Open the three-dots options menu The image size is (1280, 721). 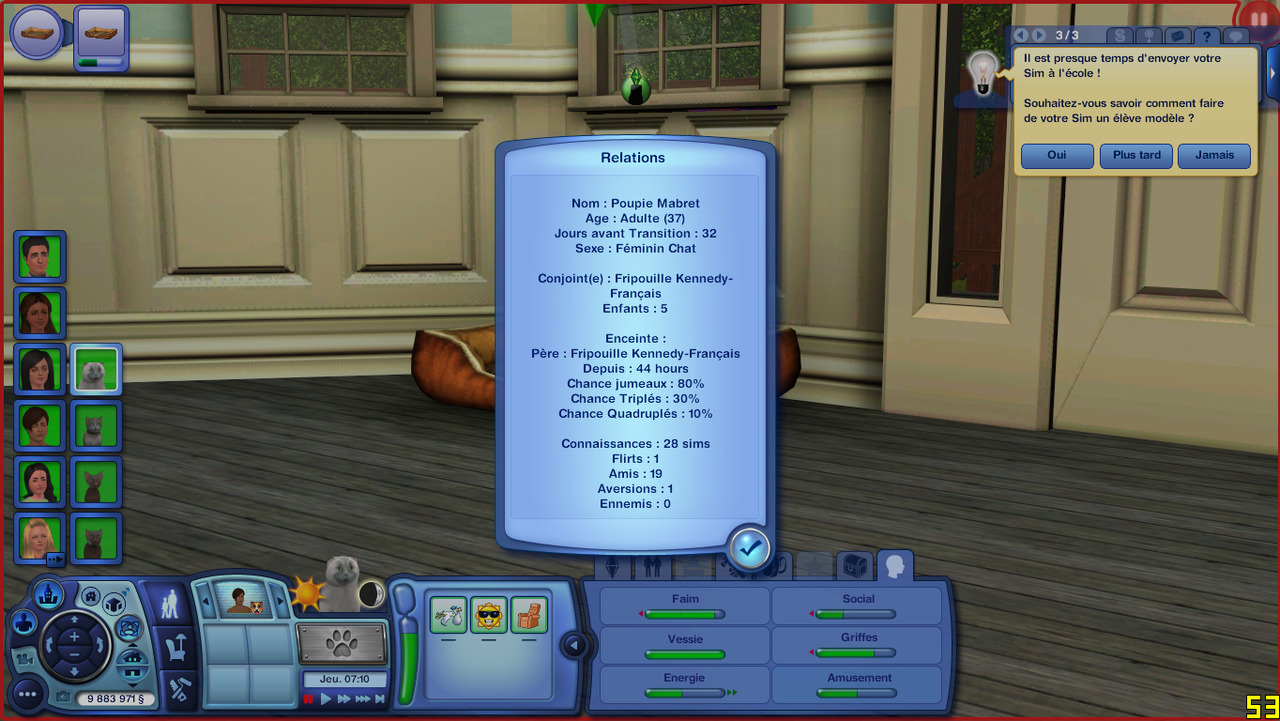click(27, 693)
